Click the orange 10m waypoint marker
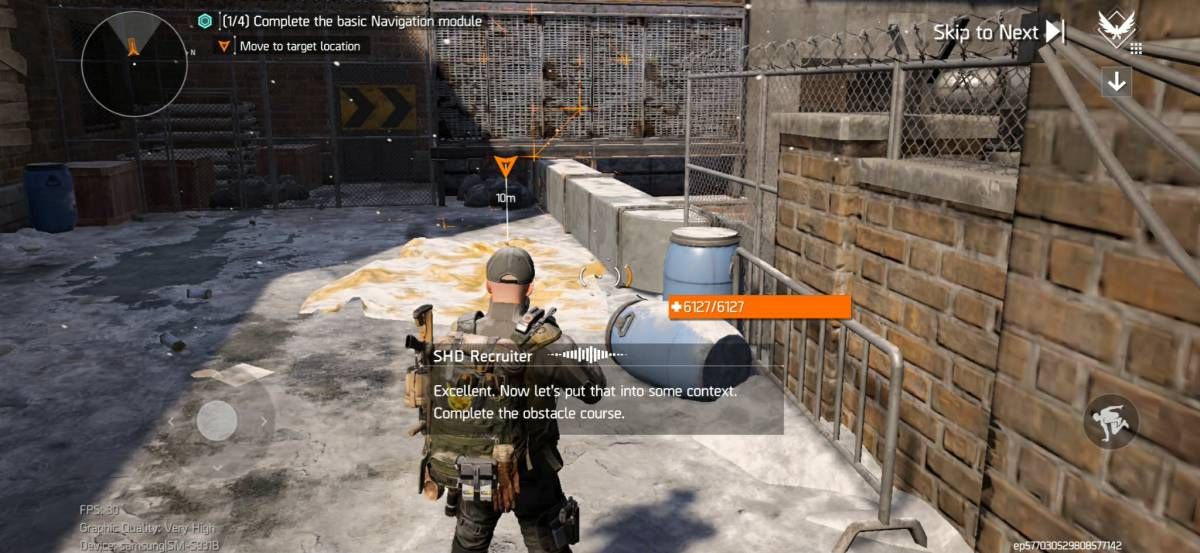Screen dimensions: 1200x553 pyautogui.click(x=506, y=167)
